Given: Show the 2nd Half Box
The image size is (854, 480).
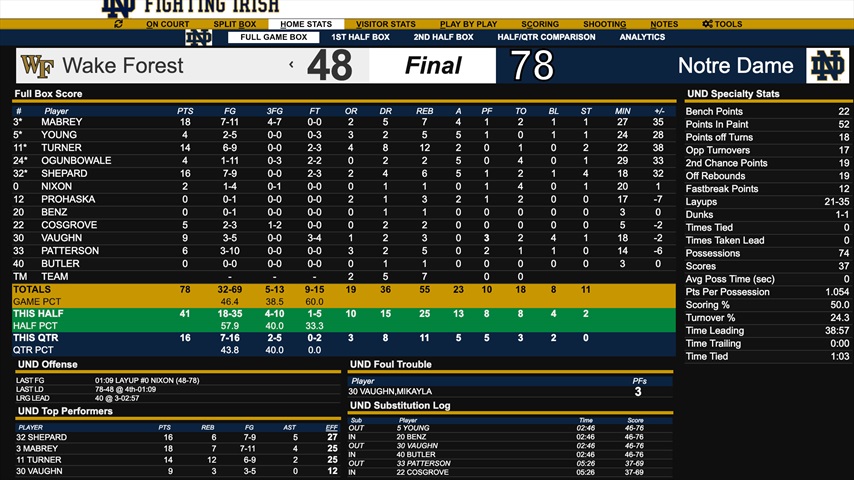Looking at the screenshot, I should (x=443, y=38).
